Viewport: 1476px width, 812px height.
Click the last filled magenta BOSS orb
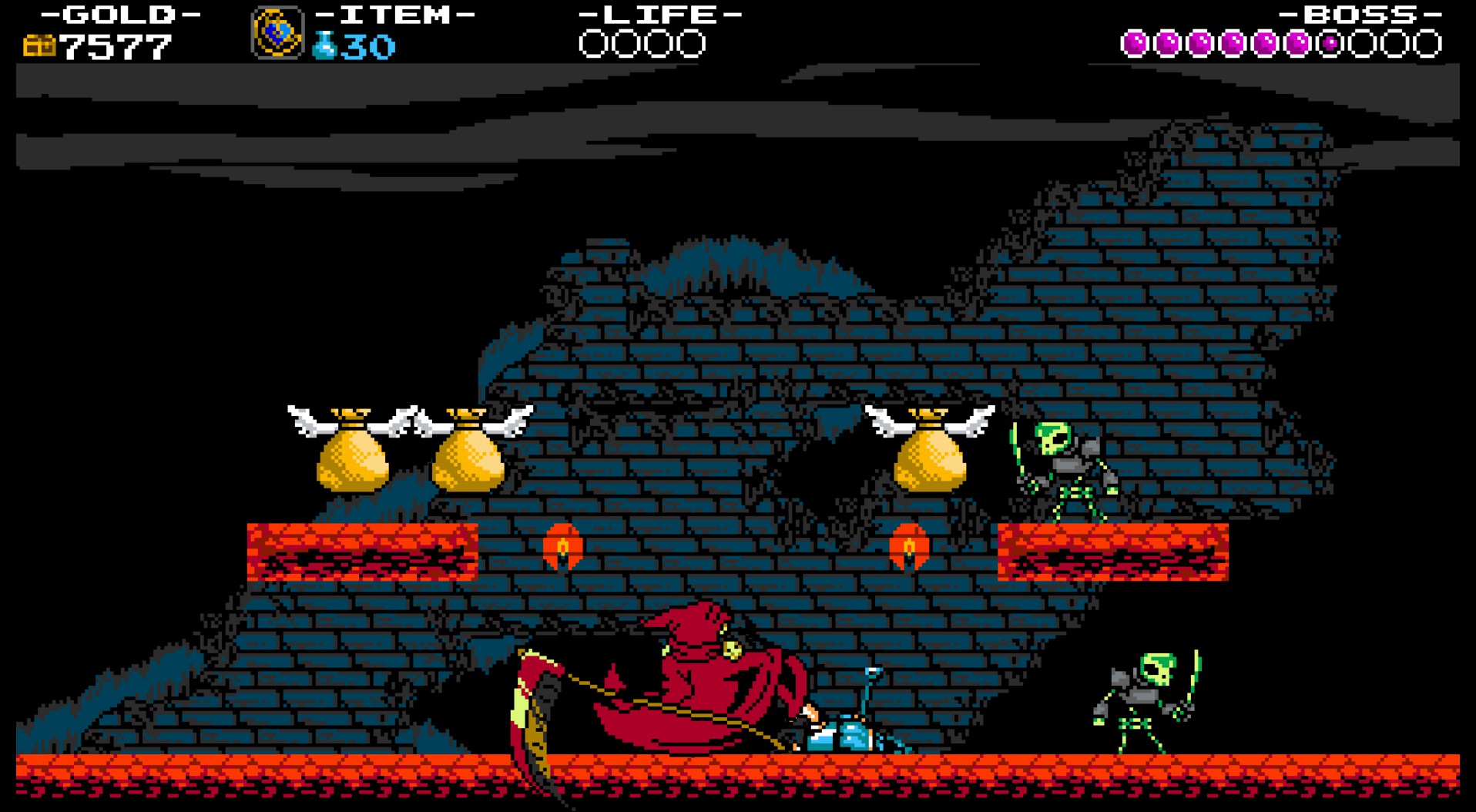1298,42
